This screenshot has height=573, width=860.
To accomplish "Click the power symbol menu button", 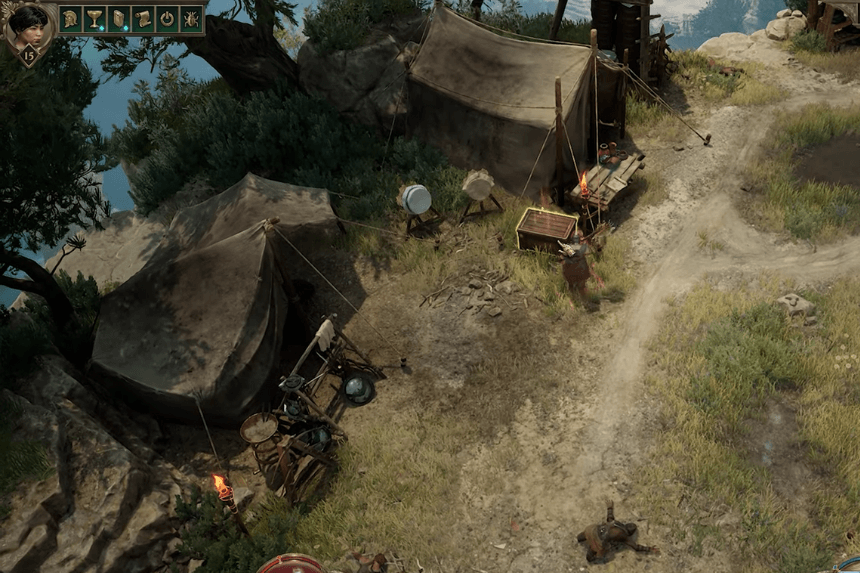I will click(167, 19).
